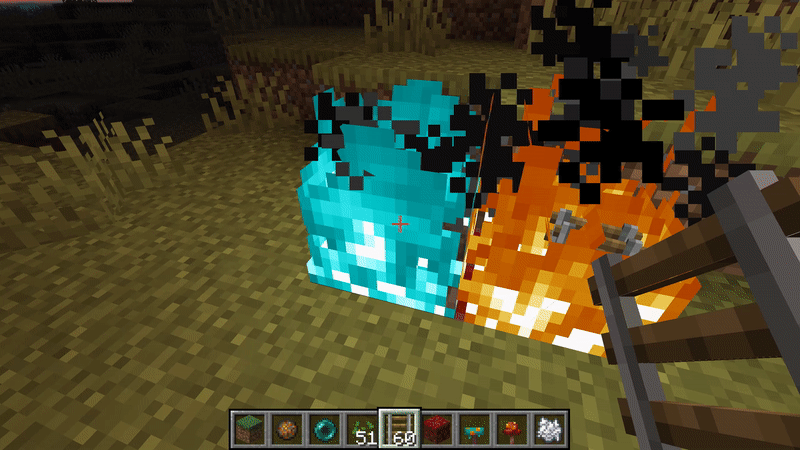Screen dimensions: 800x450
Task: Select the green item stack of 51
Action: (359, 428)
